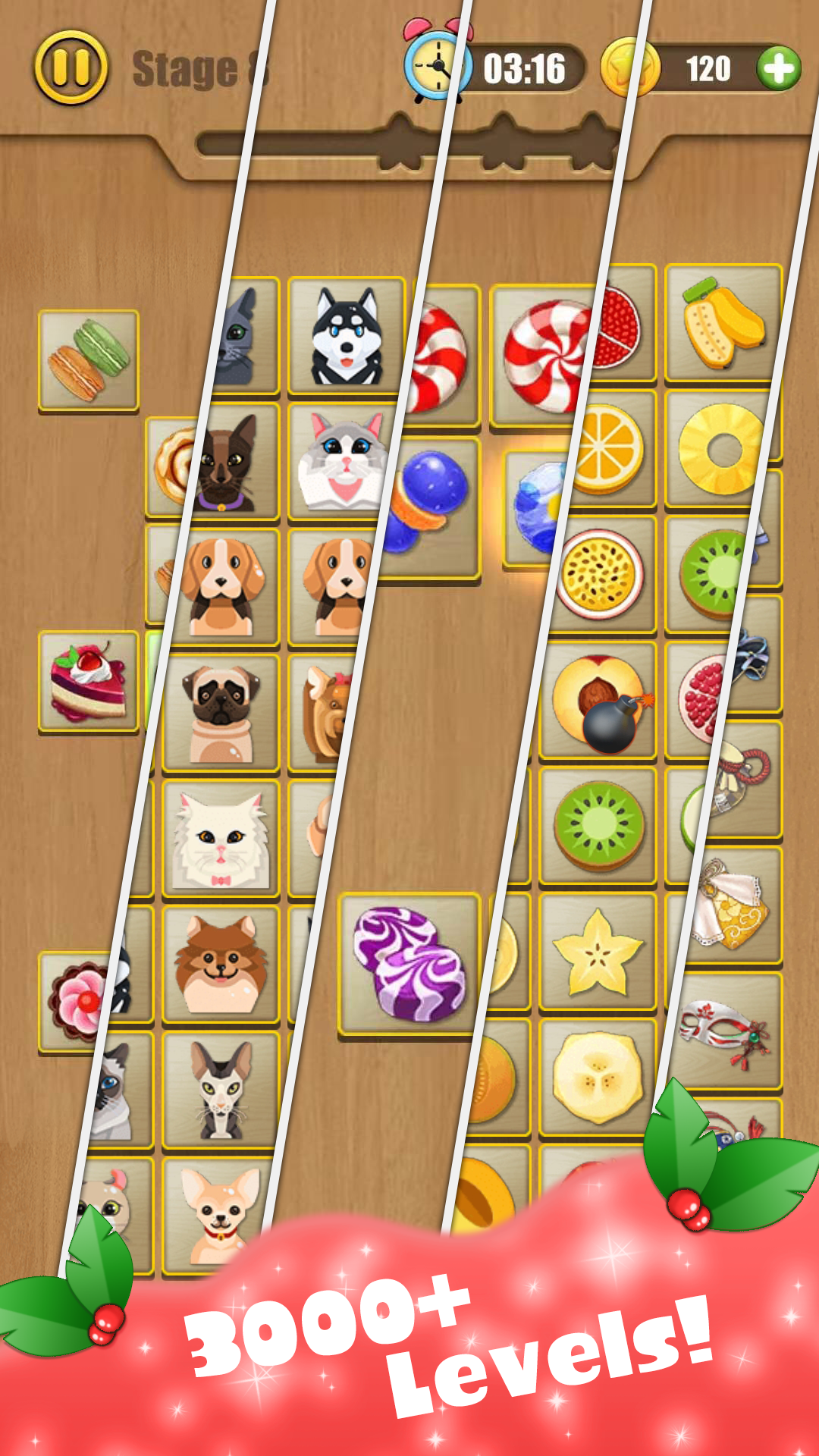Tap the white fluffy cat tile
The height and width of the screenshot is (1456, 819).
(x=220, y=839)
